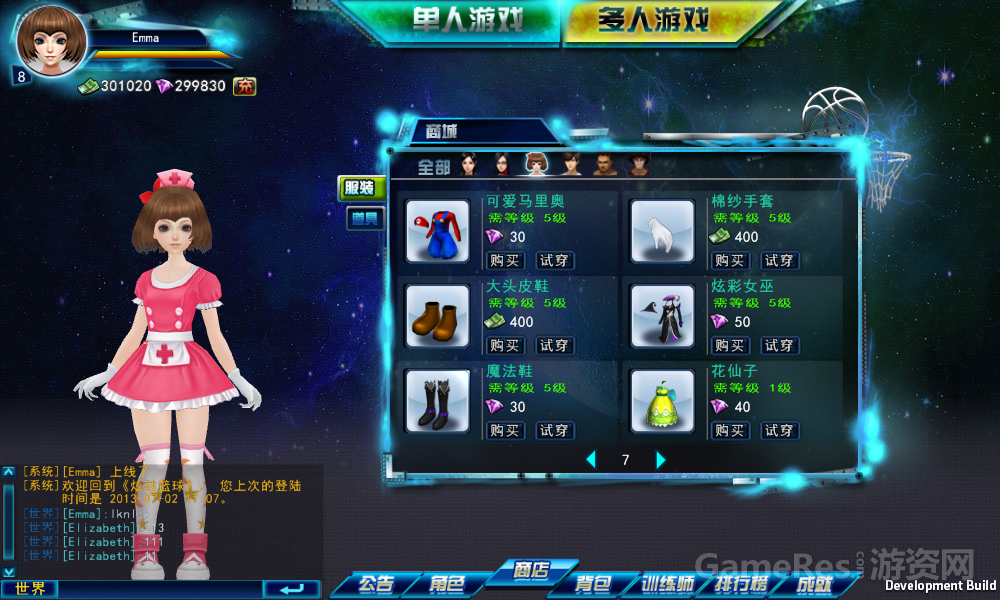
Task: Open the 排行榜 leaderboard menu
Action: pyautogui.click(x=741, y=584)
